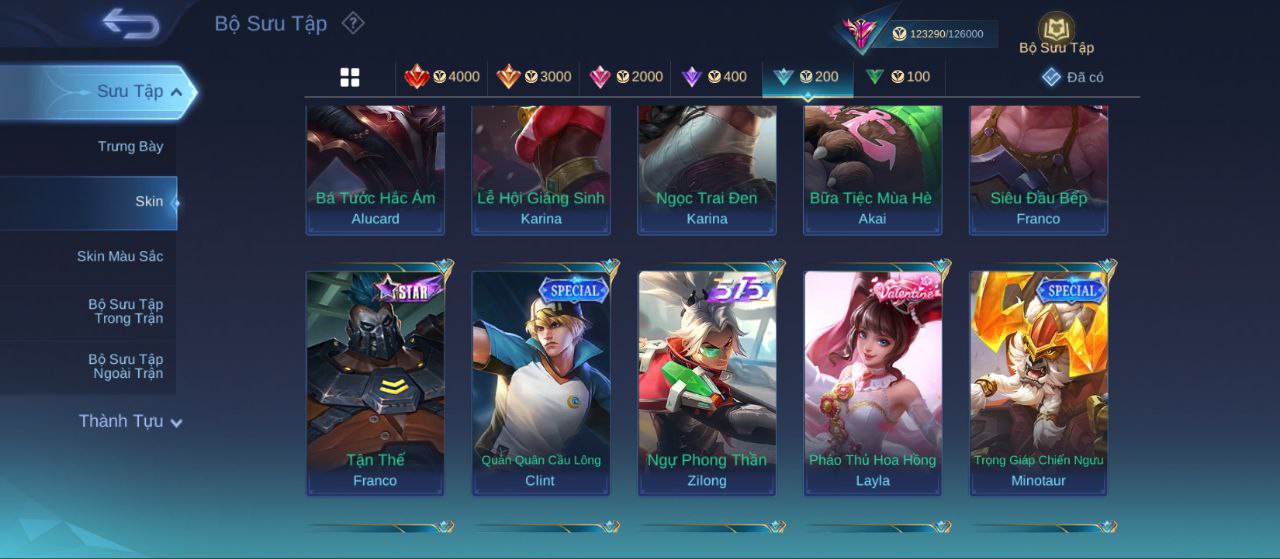The image size is (1280, 559).
Task: Open Bộ Sưu Tập Trong Trận
Action: (x=125, y=311)
